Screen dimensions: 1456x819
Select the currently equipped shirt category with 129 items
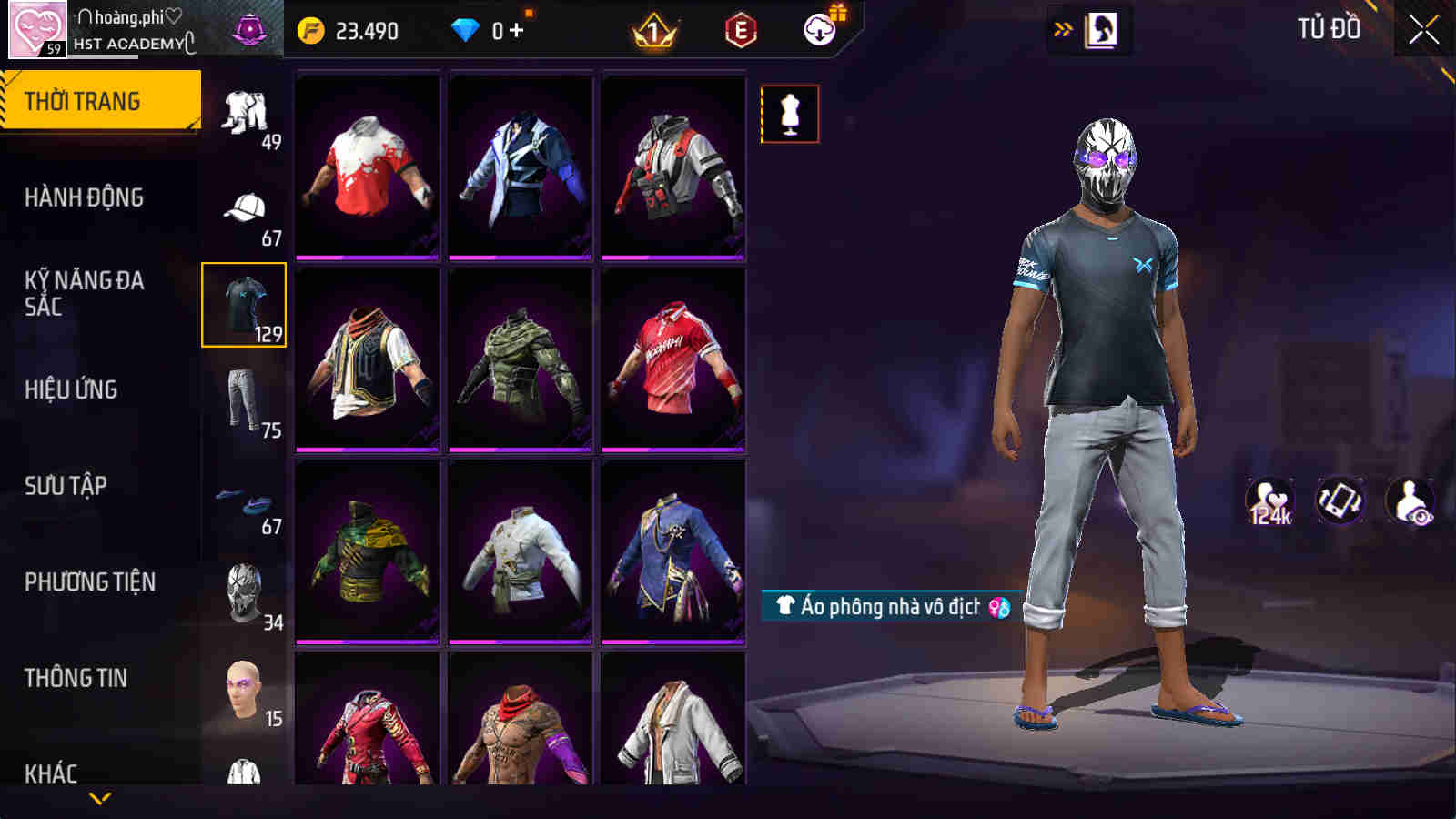(244, 308)
